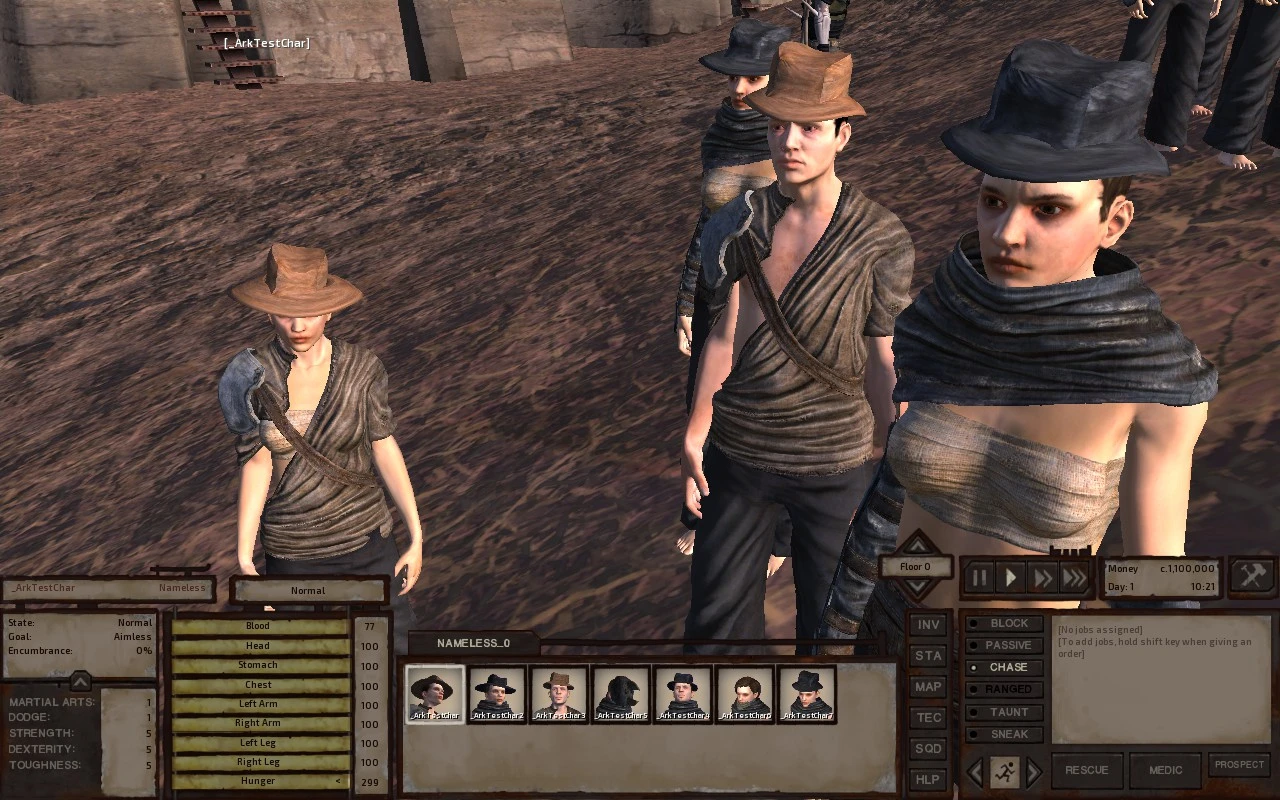Viewport: 1280px width, 800px height.
Task: Toggle the BLOCK combat stance
Action: [1006, 623]
